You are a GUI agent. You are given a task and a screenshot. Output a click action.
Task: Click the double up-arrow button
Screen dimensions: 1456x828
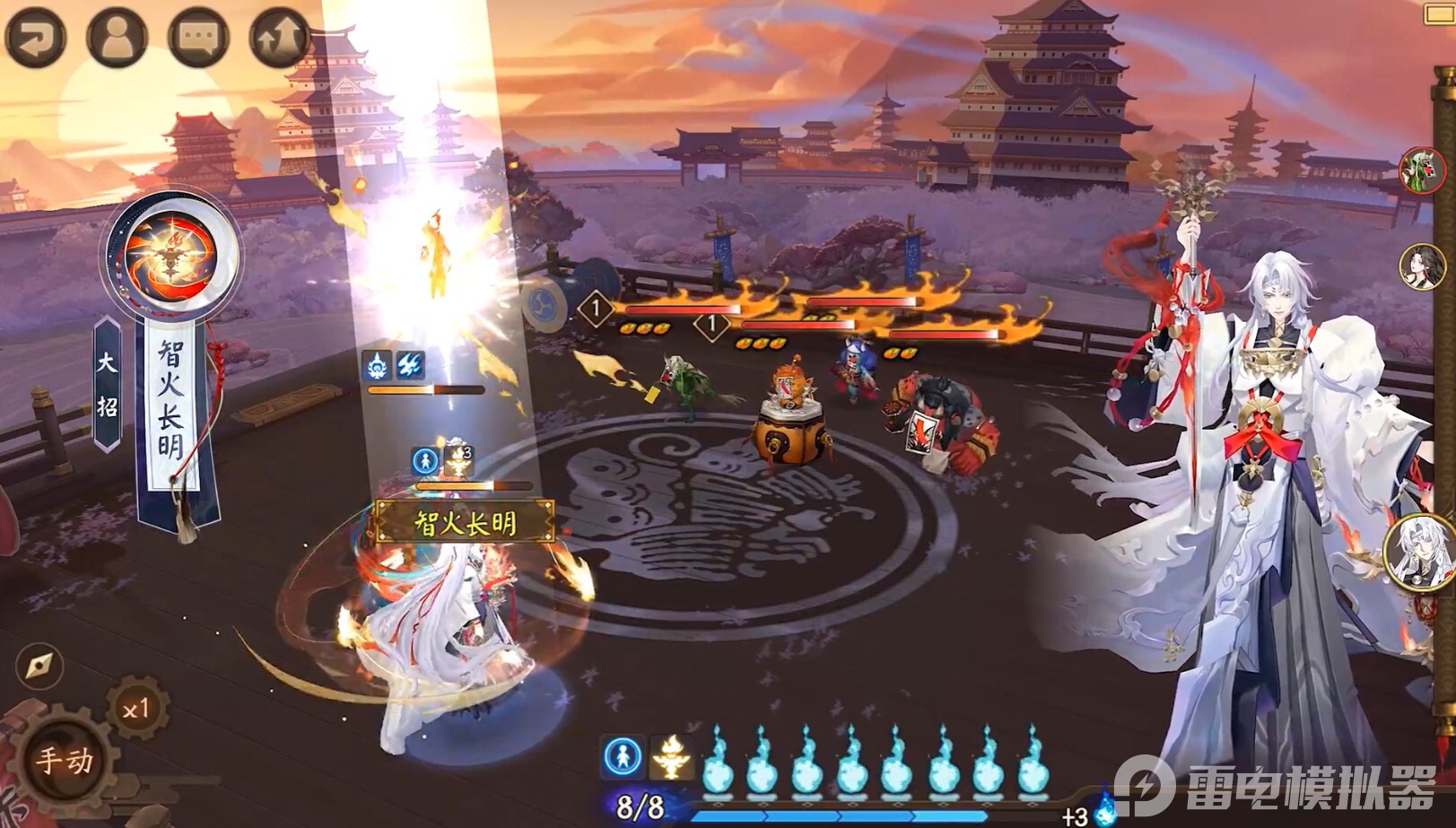pyautogui.click(x=279, y=37)
